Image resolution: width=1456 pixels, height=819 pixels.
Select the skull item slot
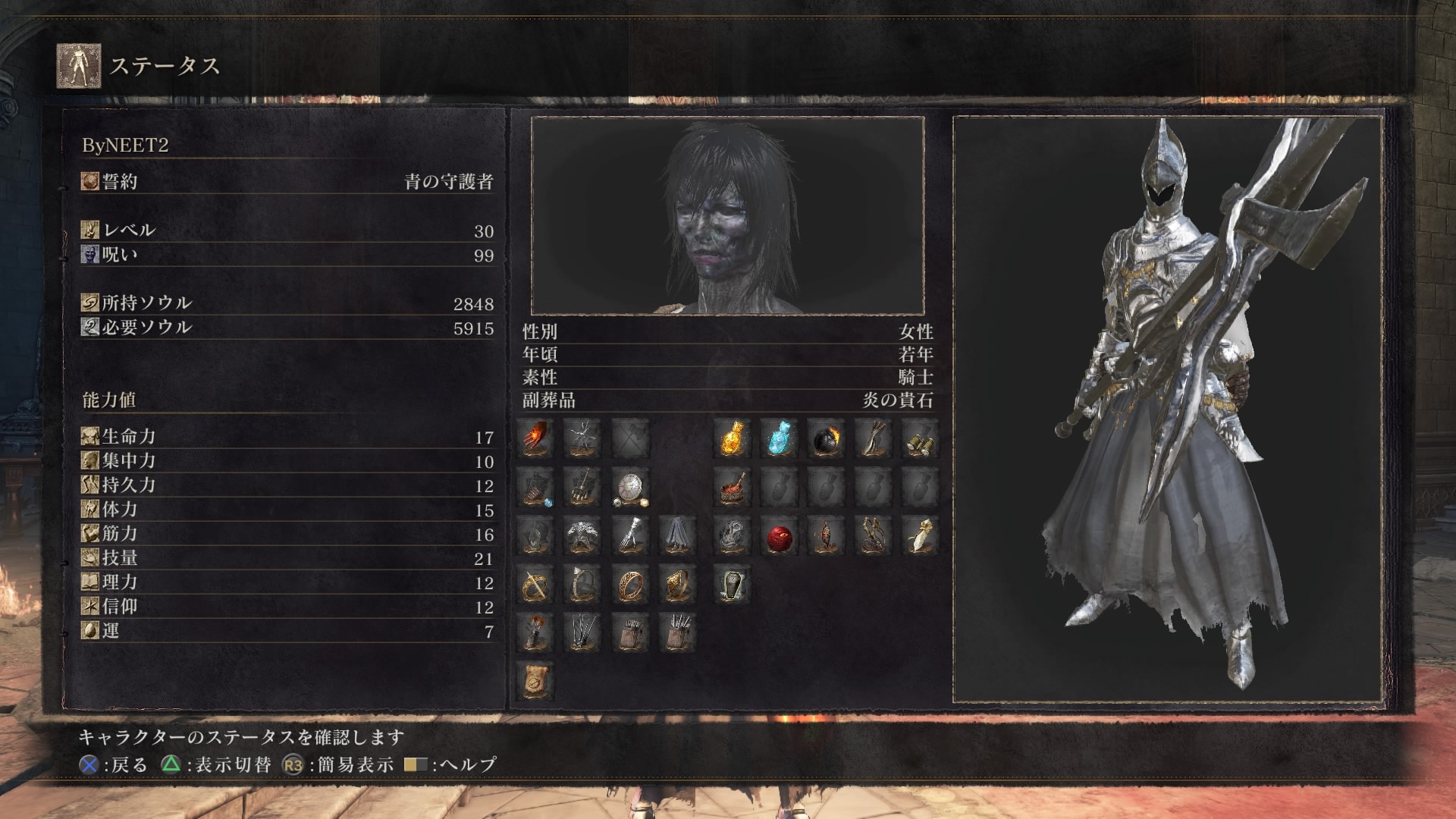click(x=732, y=536)
